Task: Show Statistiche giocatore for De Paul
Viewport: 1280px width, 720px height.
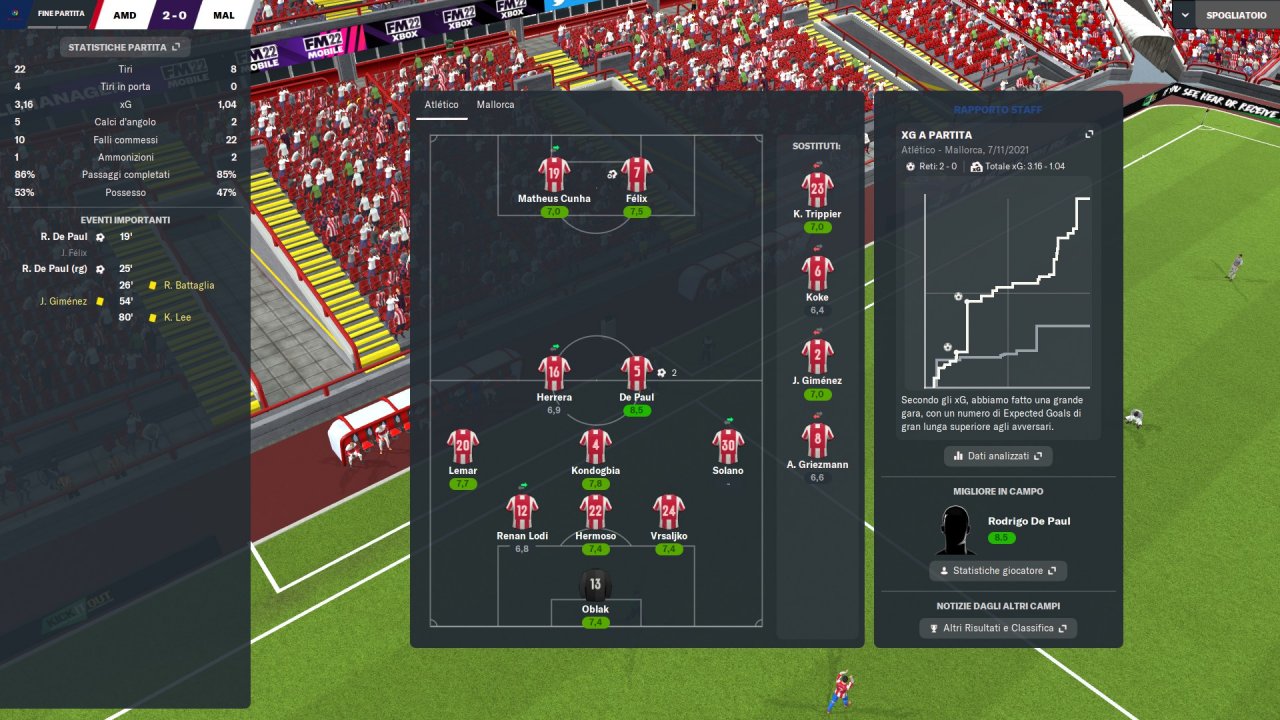Action: coord(997,571)
